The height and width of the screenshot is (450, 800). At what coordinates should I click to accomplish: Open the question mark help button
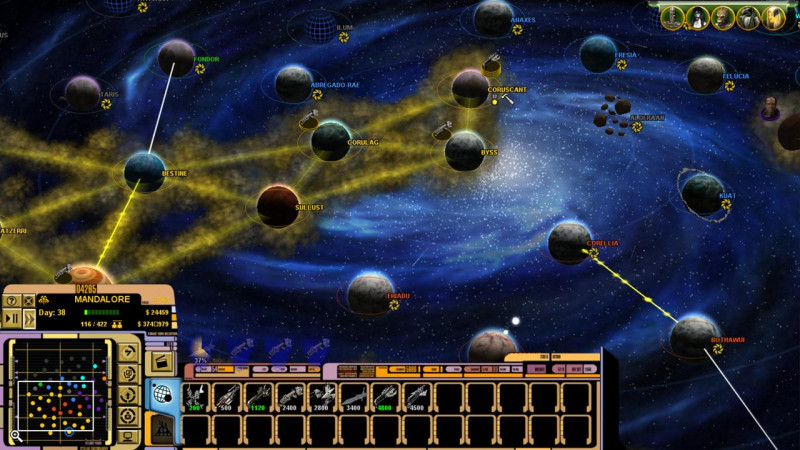pyautogui.click(x=11, y=300)
